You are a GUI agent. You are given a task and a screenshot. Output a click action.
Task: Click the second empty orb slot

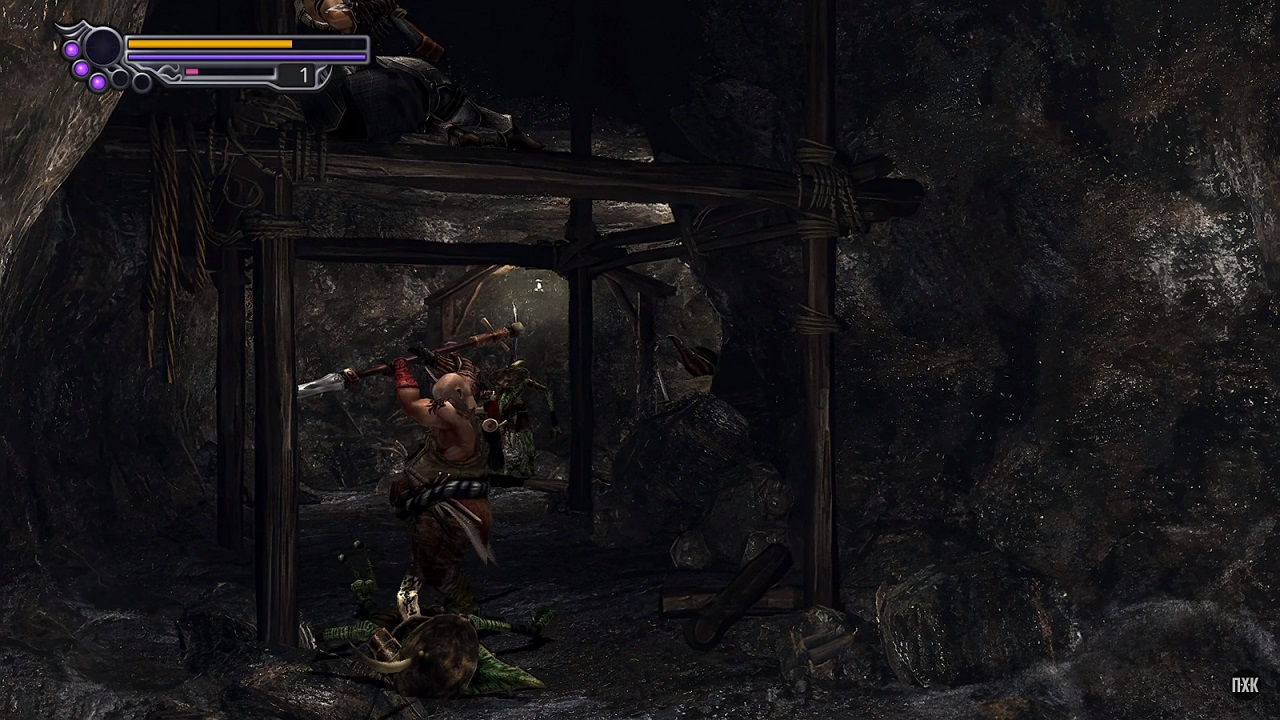click(140, 81)
